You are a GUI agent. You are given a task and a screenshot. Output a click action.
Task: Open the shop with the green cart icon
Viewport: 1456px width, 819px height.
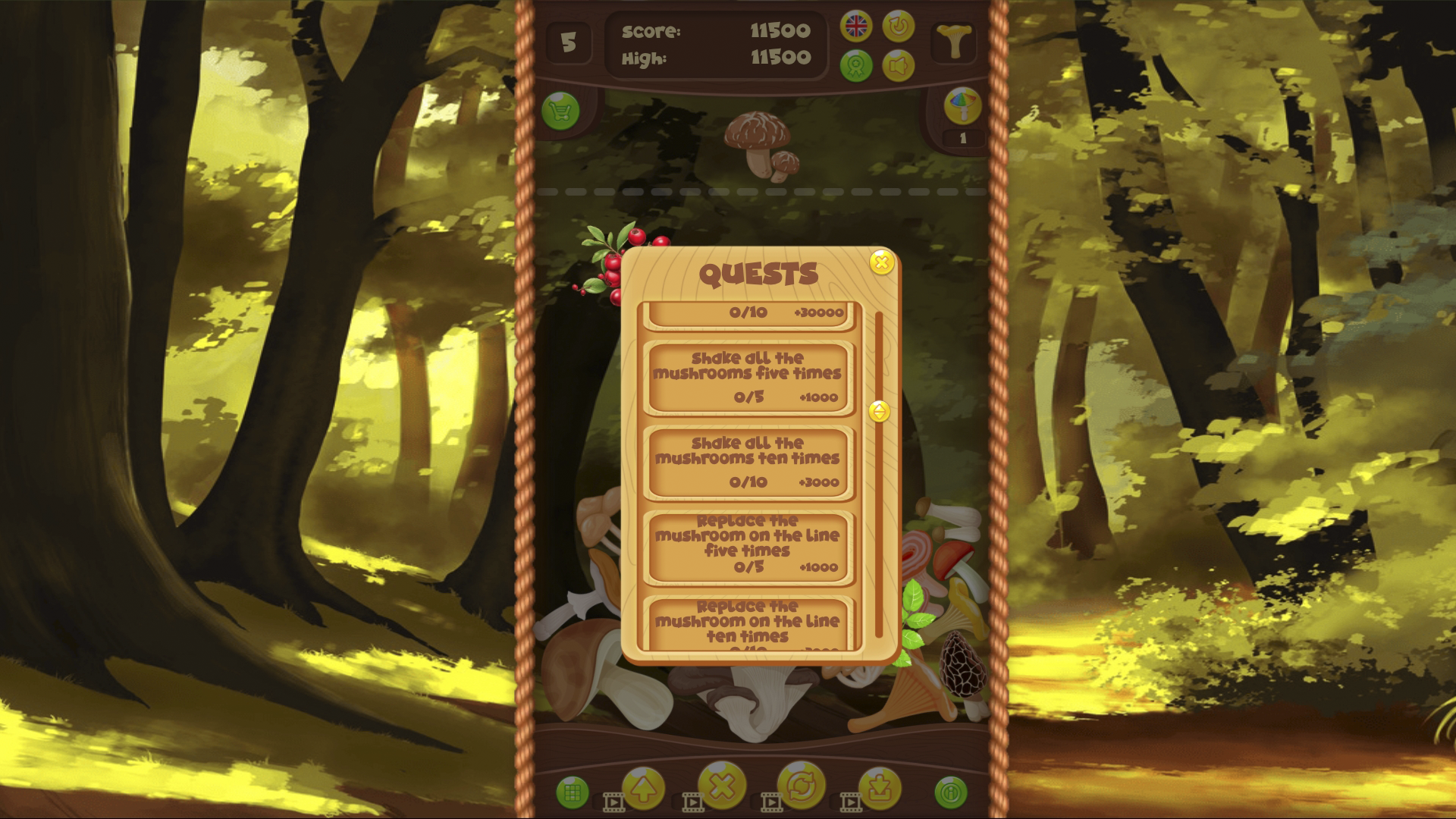(562, 111)
